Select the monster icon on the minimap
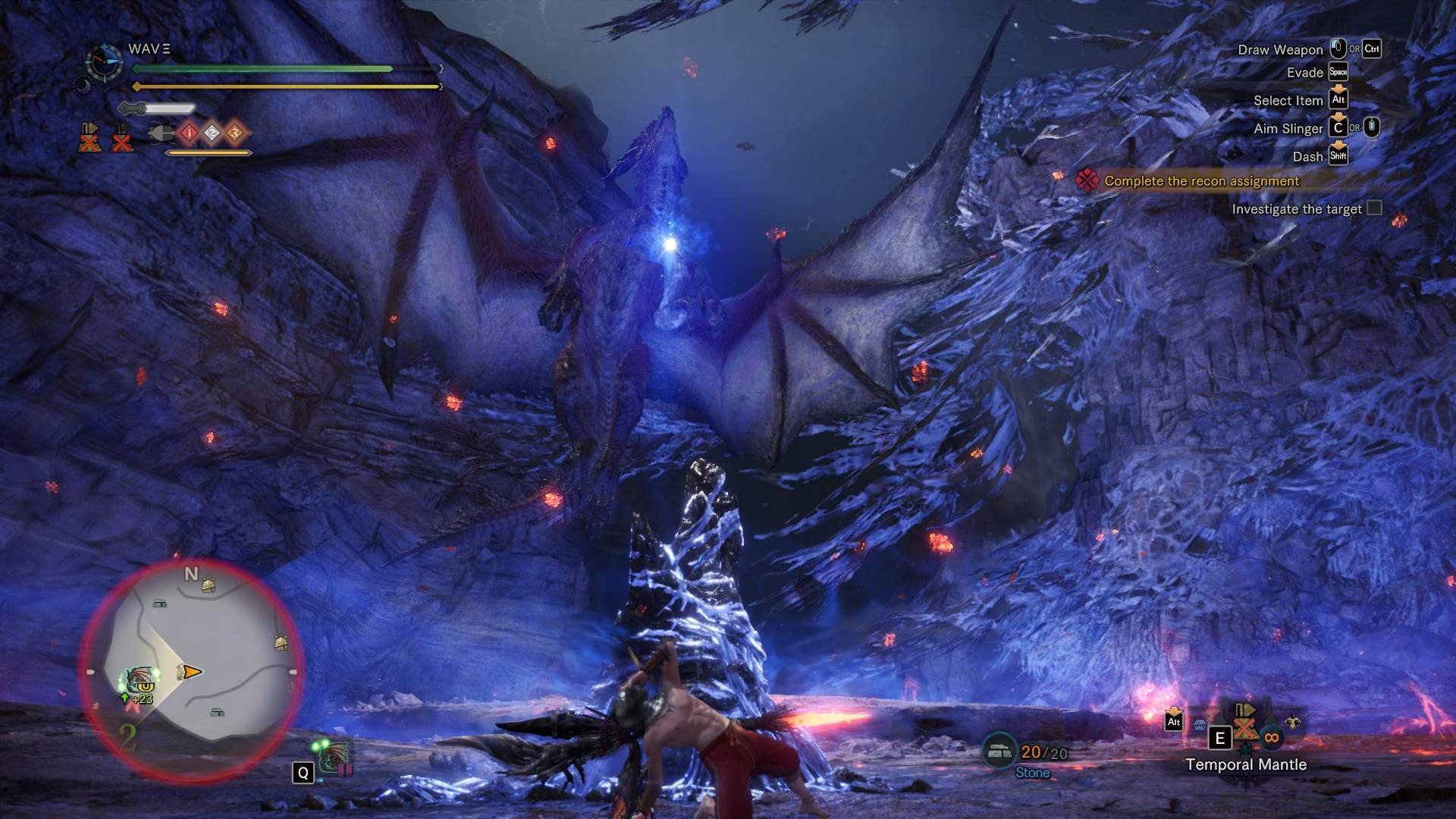 (x=140, y=679)
